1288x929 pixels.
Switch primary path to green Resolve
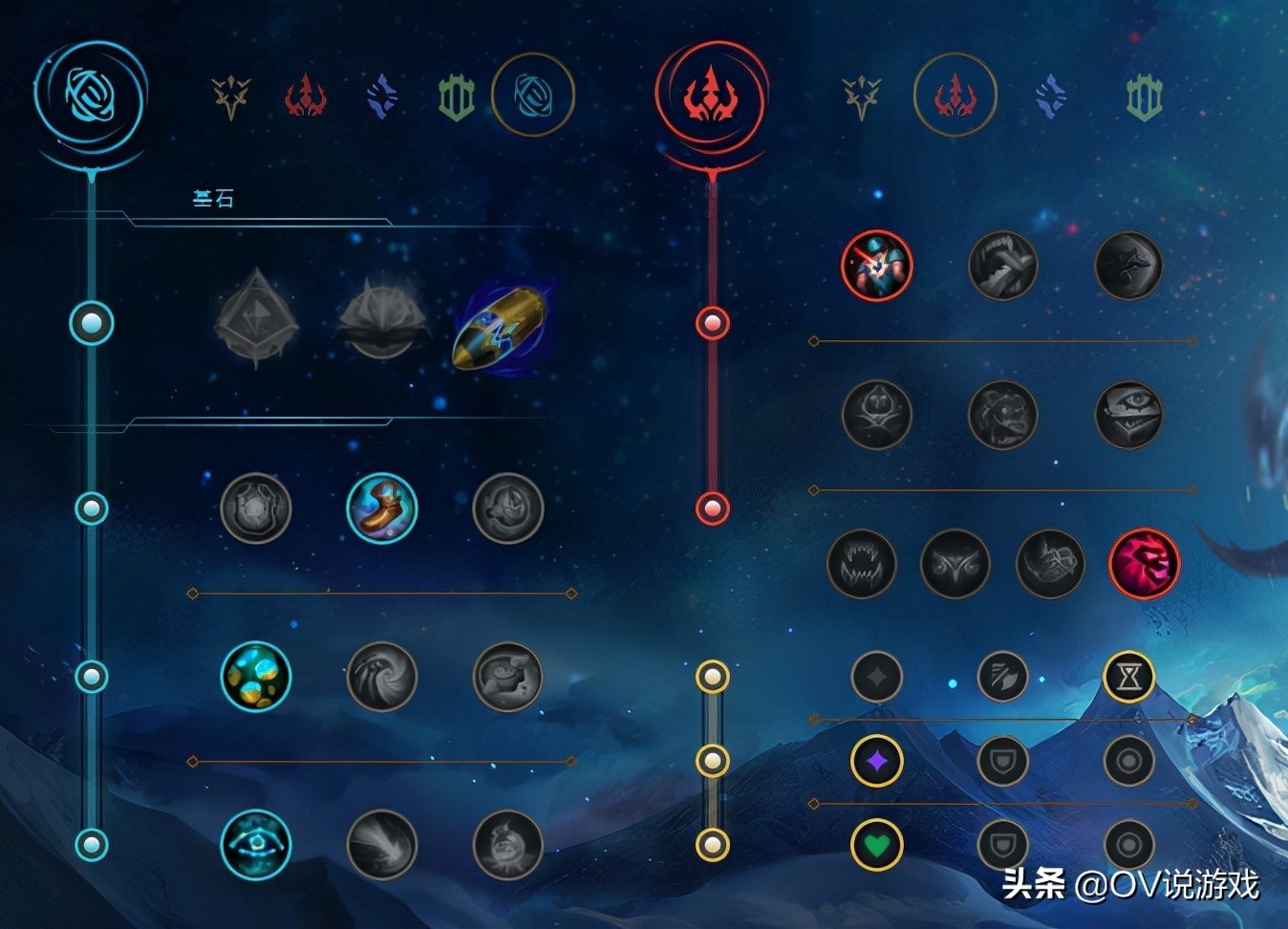(456, 97)
